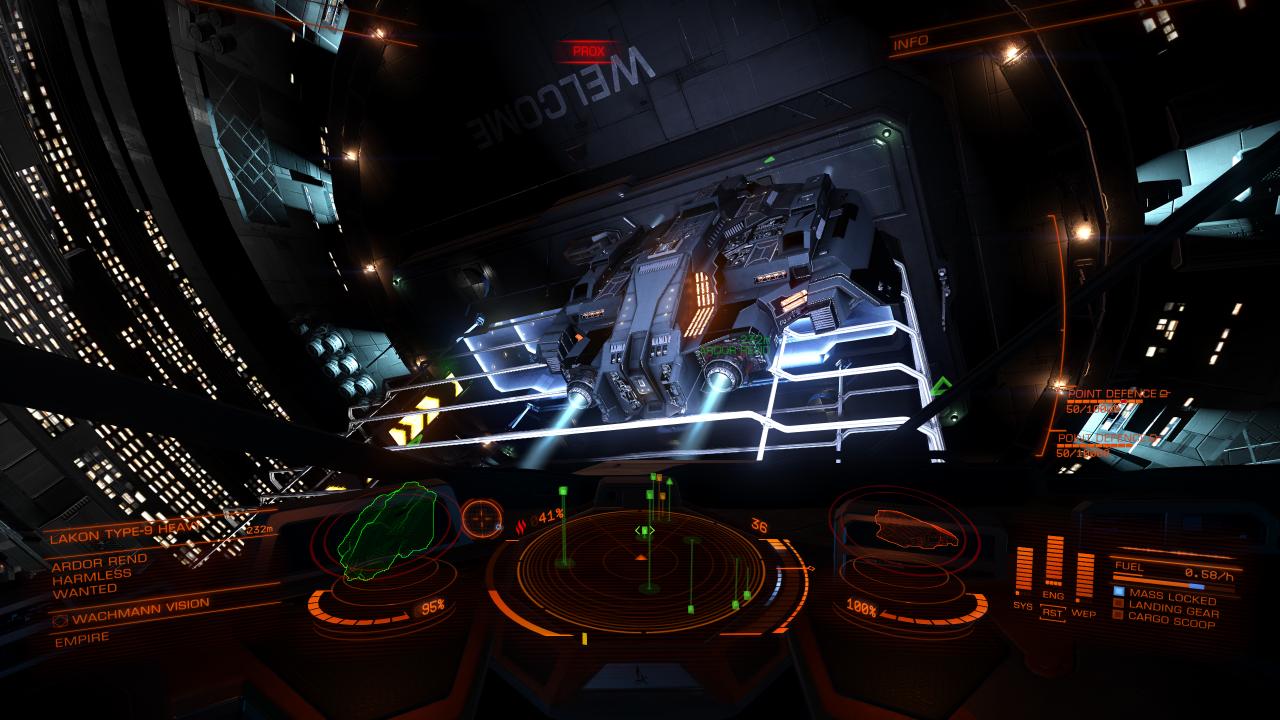Boost the ENG power column
1280x720 pixels.
click(1054, 561)
